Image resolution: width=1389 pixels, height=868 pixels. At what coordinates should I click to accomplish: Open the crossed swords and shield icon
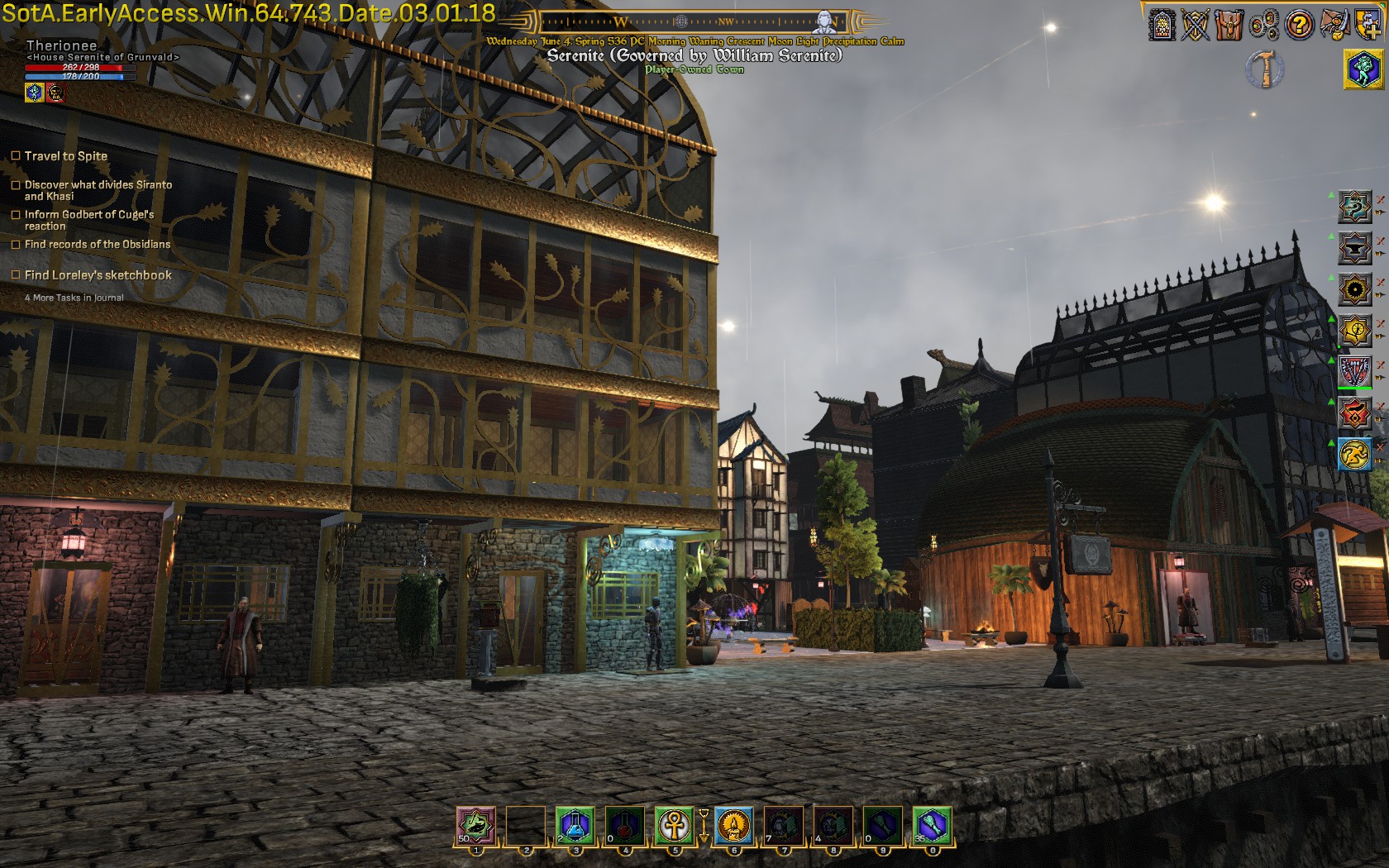[x=1196, y=26]
